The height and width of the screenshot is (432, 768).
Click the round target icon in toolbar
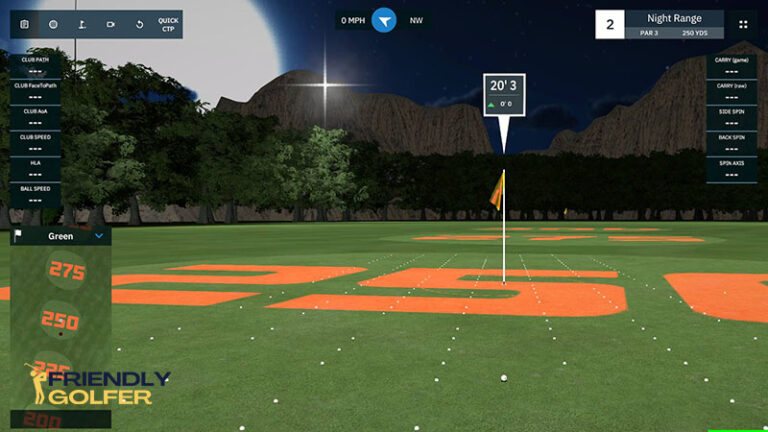tap(53, 24)
